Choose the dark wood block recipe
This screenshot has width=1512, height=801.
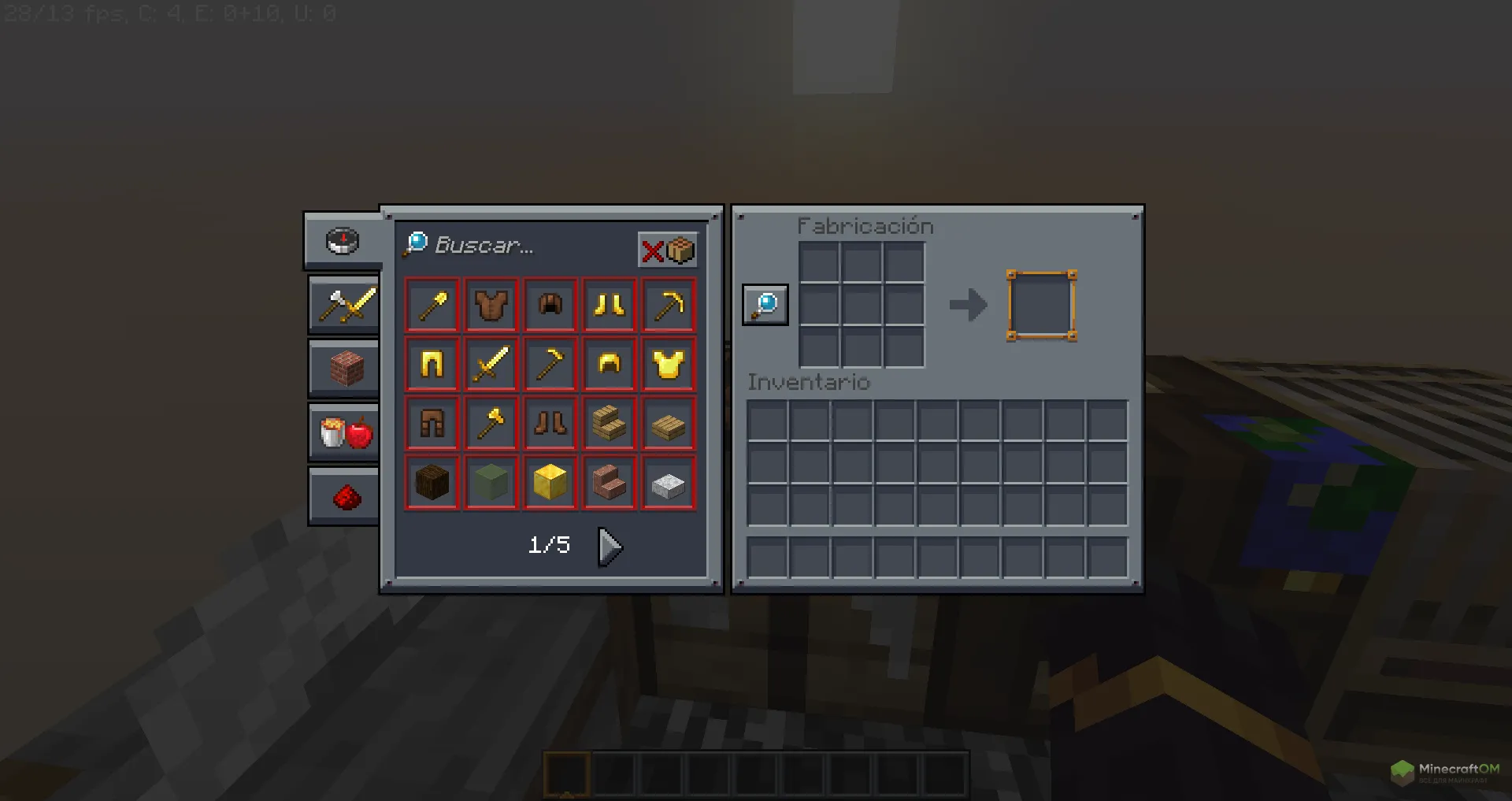pos(432,483)
